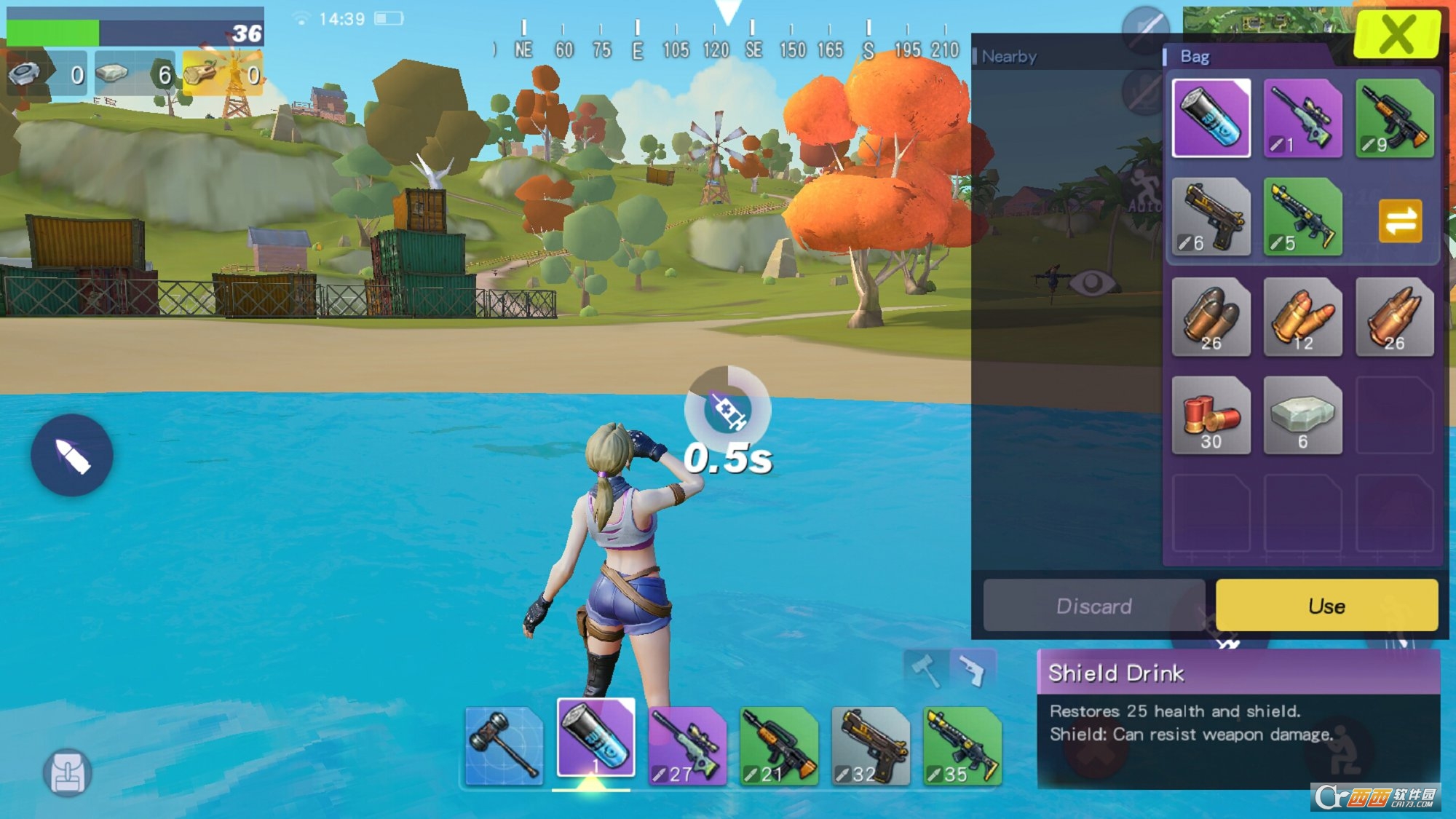Close the bag with the X button
Image resolution: width=1456 pixels, height=819 pixels.
[1396, 34]
